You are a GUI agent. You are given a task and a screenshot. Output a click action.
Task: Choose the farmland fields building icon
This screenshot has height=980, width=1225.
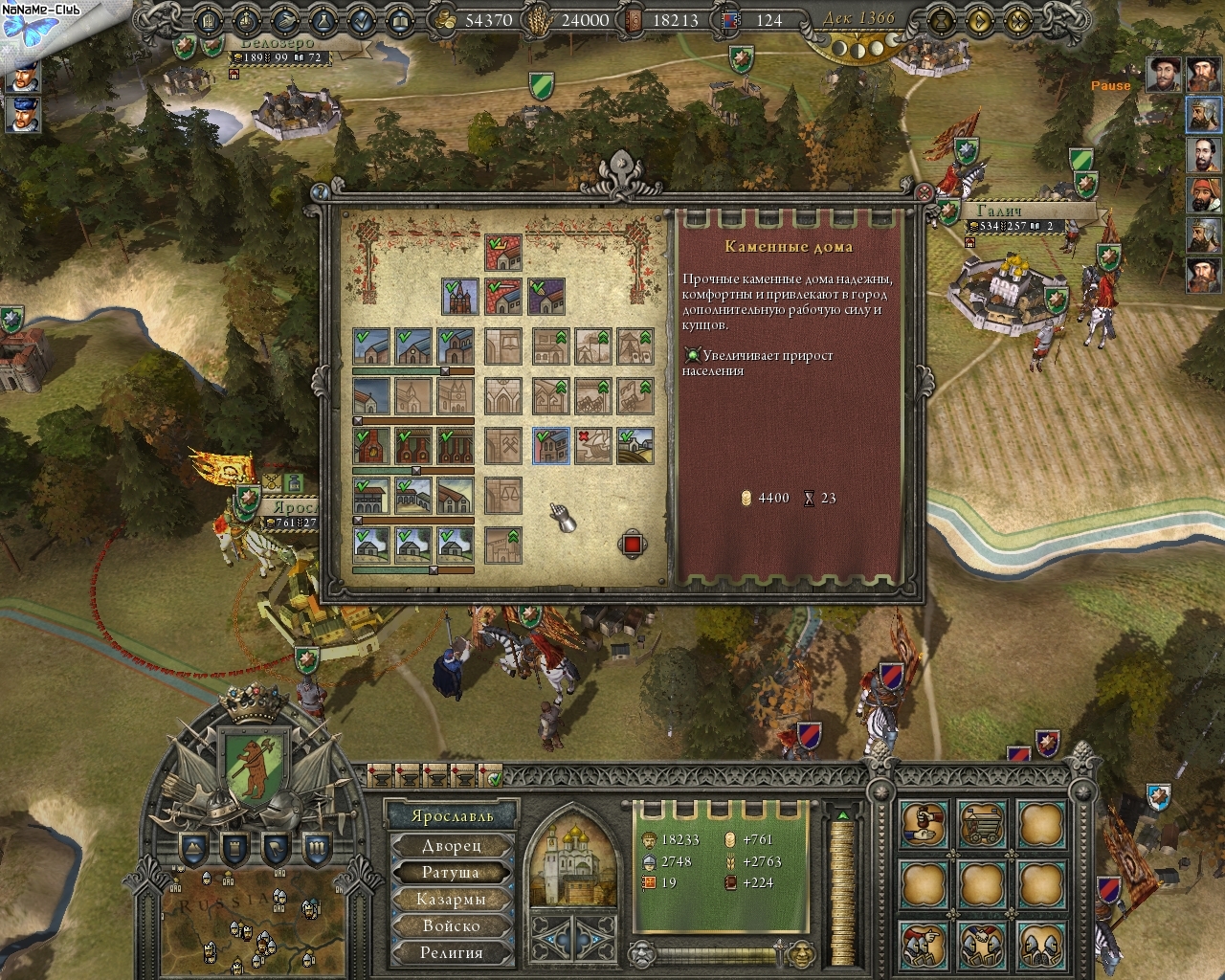point(635,445)
